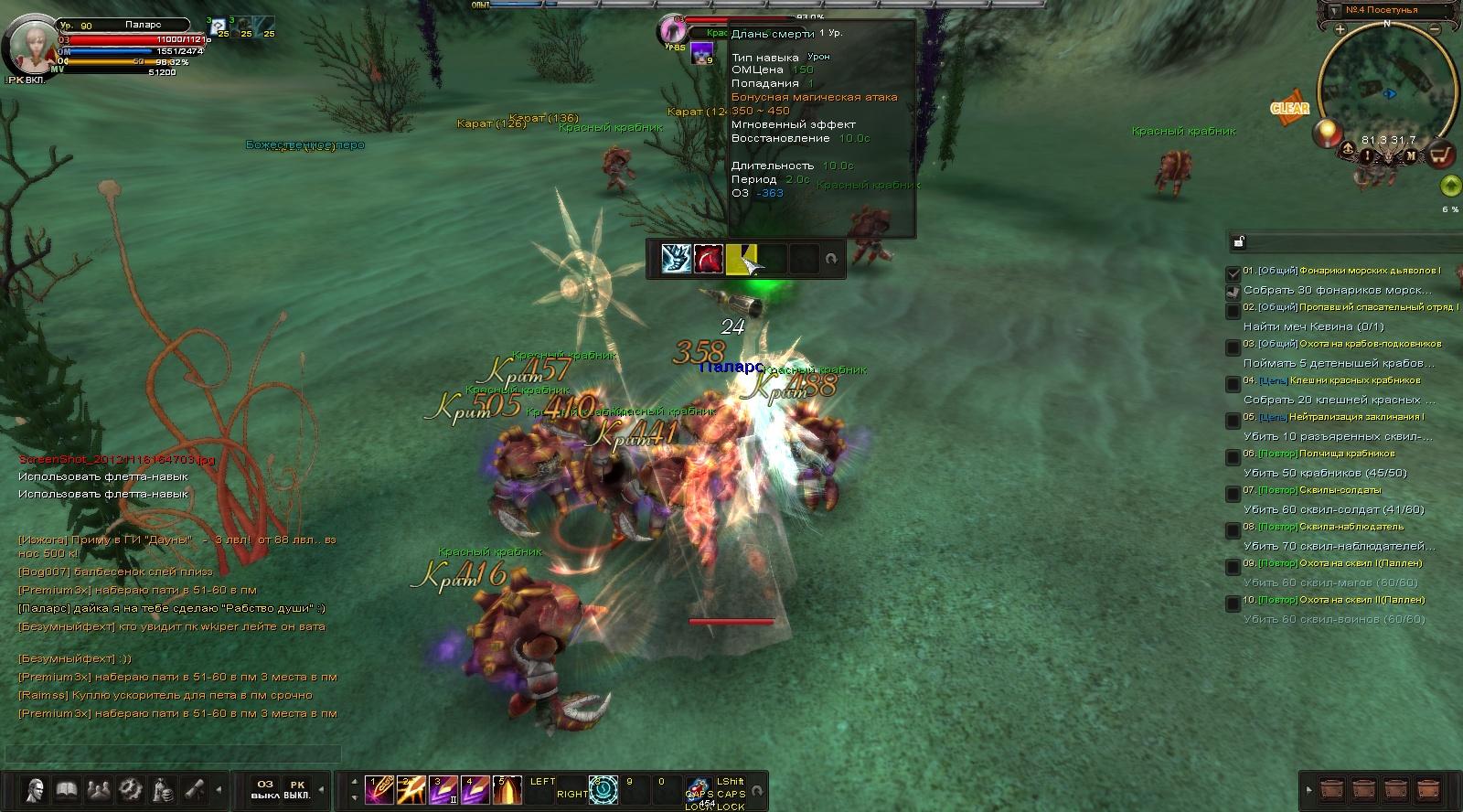Tick the 'Охота на крабов-подковников' quest checkbox
Viewport: 1463px width, 812px height.
coord(1233,347)
